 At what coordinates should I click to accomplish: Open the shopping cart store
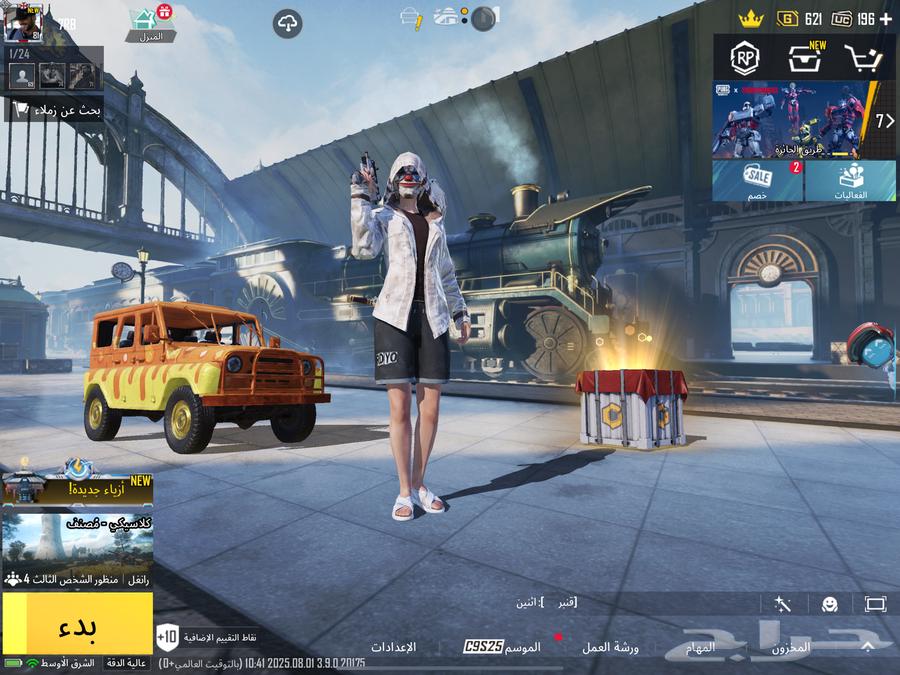coord(862,58)
